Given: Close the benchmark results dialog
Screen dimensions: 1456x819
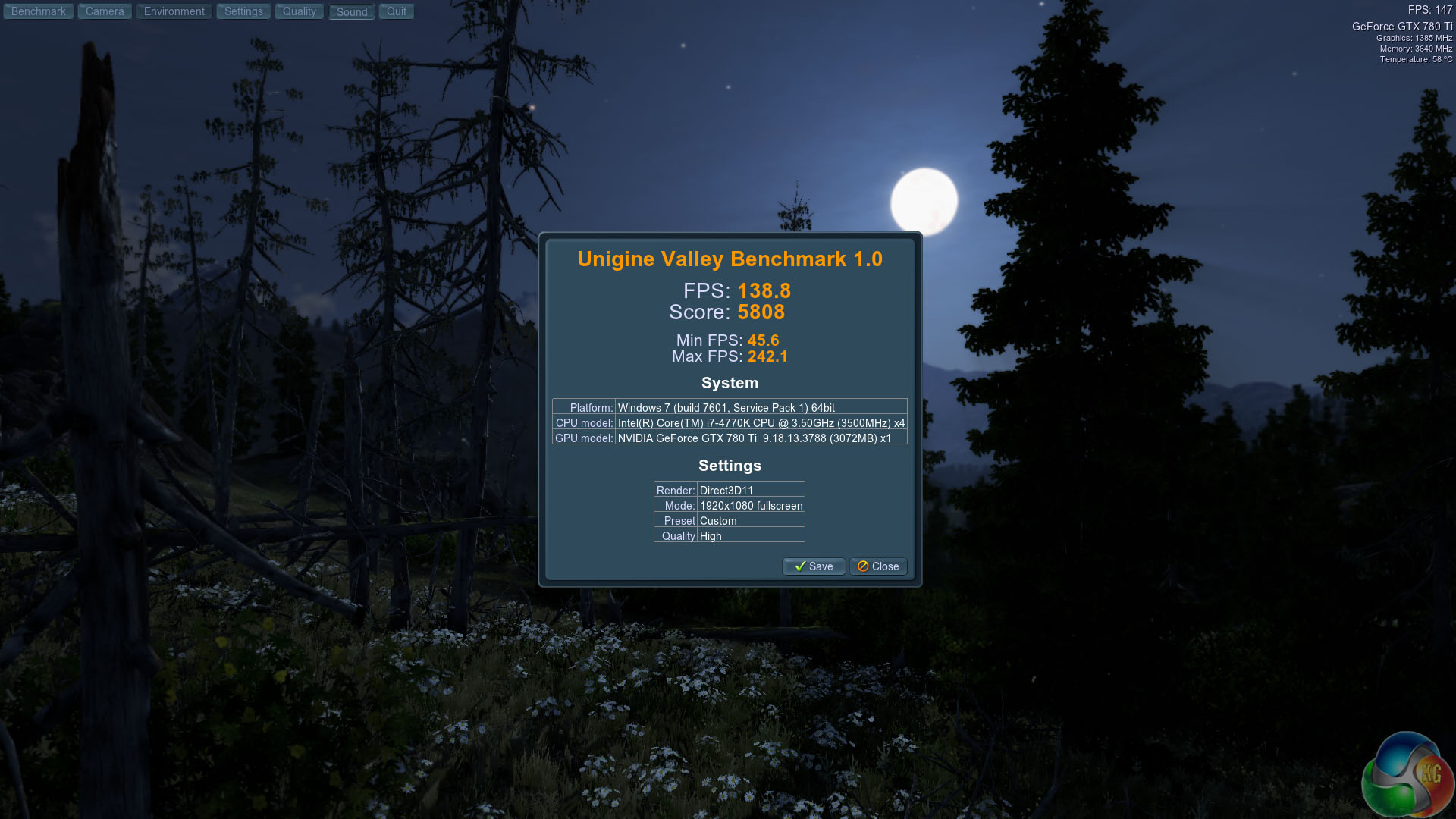Looking at the screenshot, I should point(878,566).
